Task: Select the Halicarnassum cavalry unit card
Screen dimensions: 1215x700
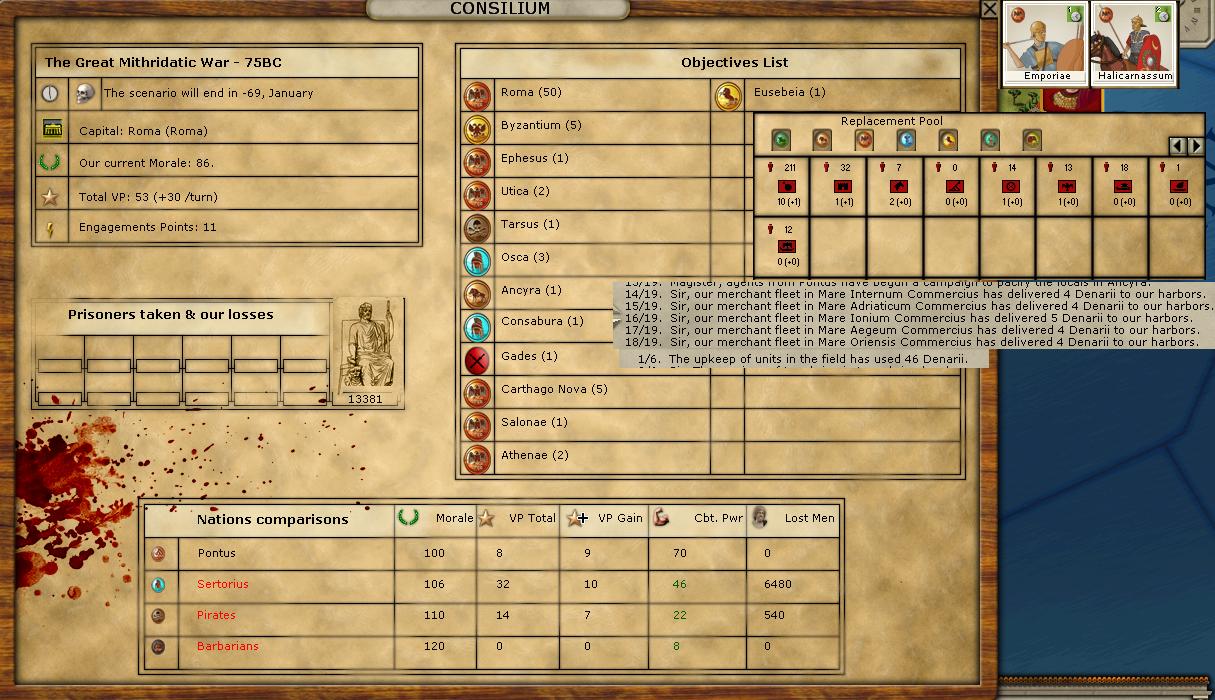Action: pyautogui.click(x=1133, y=42)
